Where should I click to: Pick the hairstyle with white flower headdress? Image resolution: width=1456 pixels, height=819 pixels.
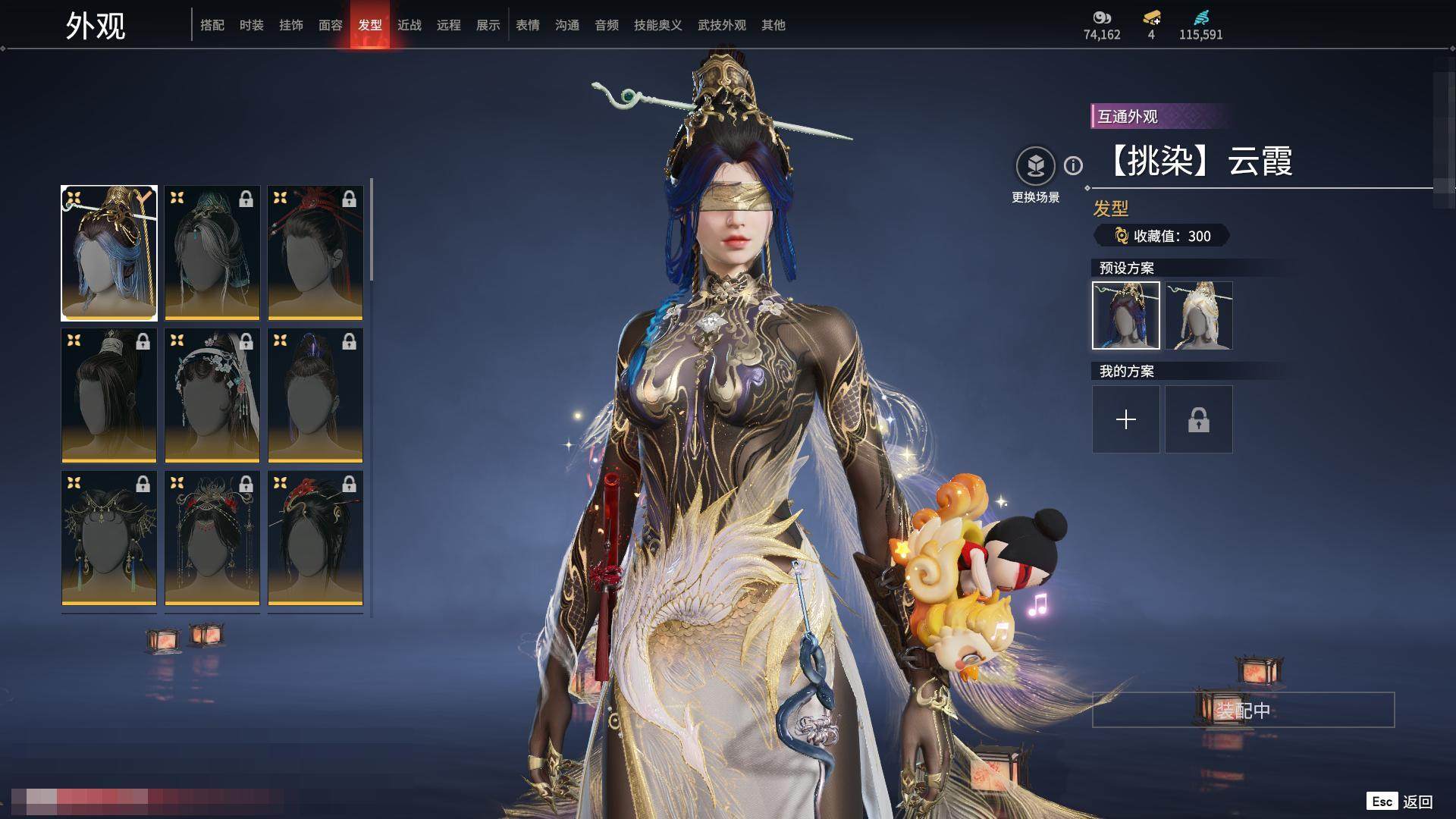click(212, 395)
